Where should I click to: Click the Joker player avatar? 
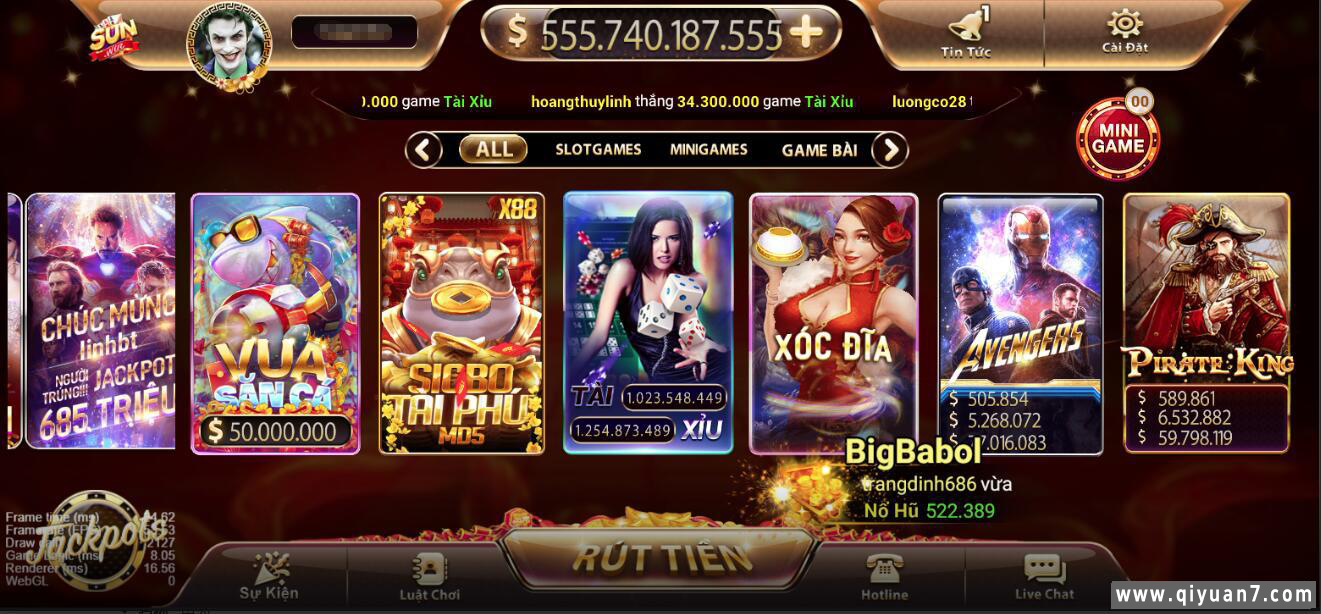click(x=229, y=43)
